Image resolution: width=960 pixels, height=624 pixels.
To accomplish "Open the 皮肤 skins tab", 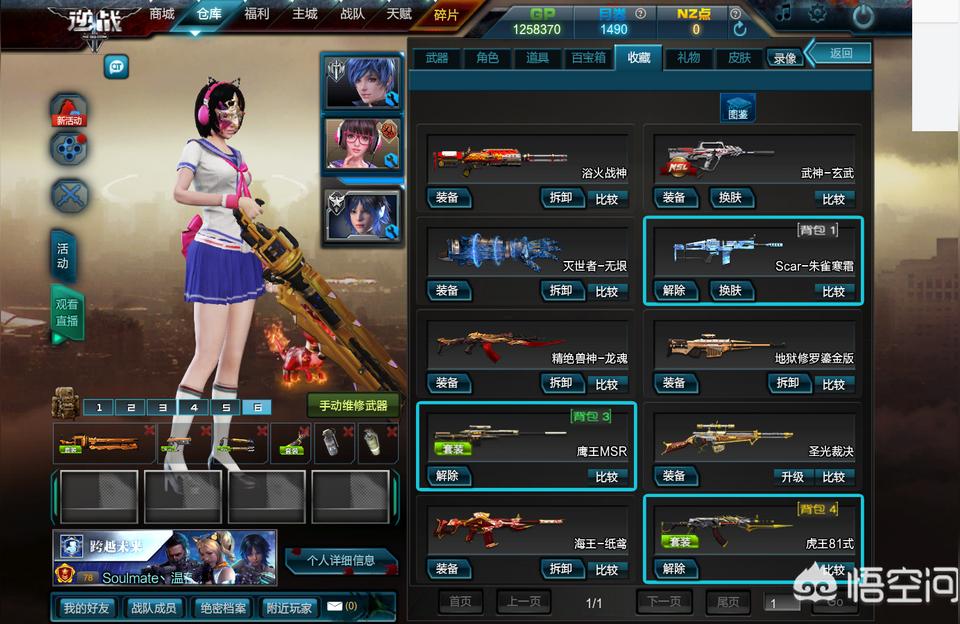I will 739,58.
